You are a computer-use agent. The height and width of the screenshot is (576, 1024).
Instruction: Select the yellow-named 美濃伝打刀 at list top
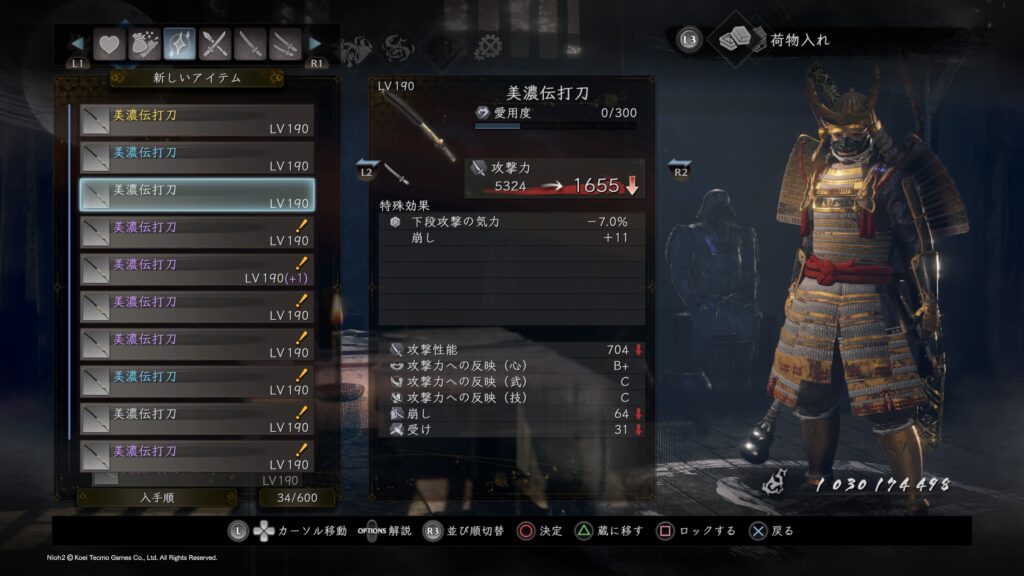[x=197, y=121]
